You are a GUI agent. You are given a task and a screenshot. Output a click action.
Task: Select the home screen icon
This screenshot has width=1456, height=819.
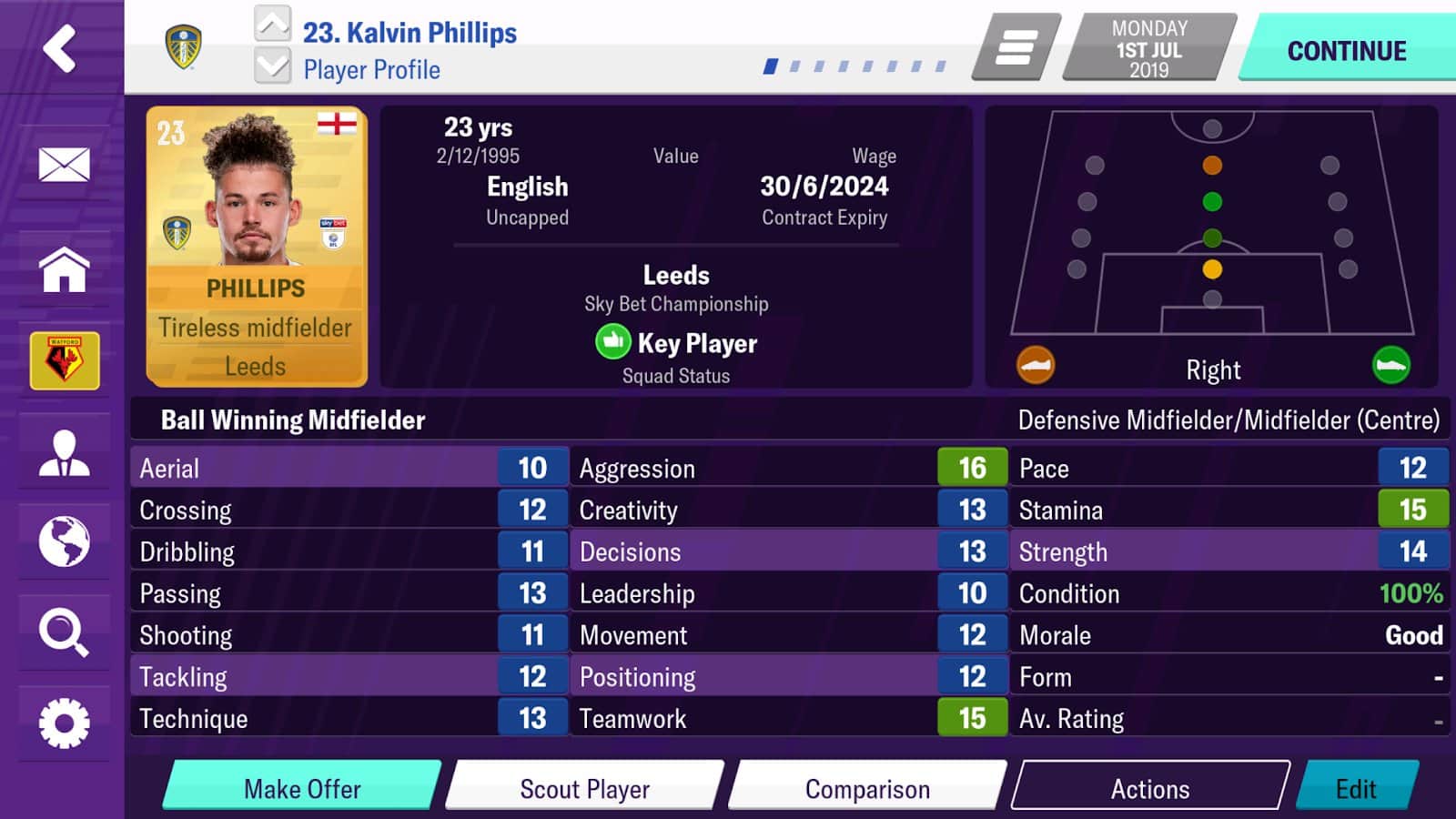pos(62,268)
